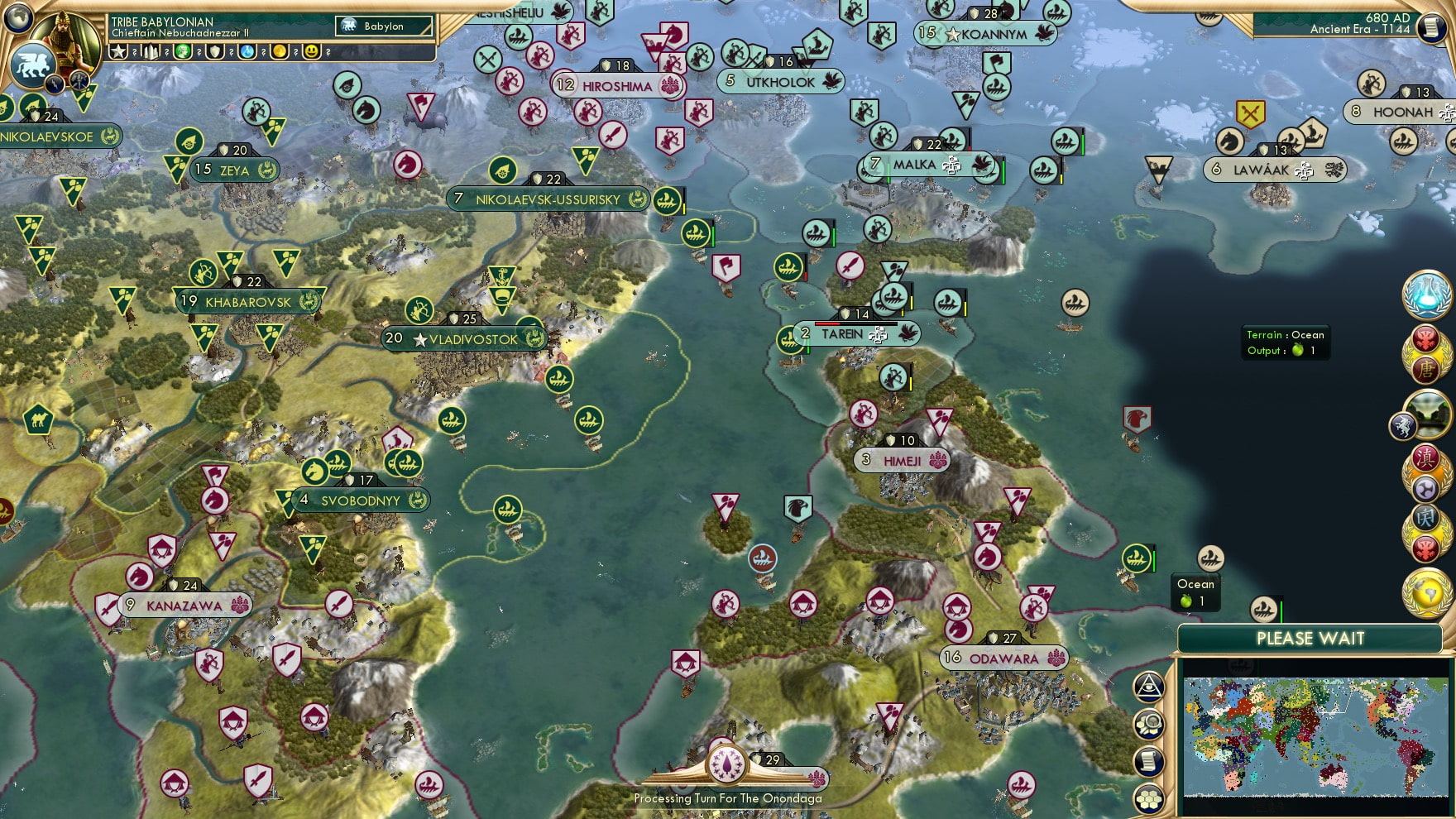The height and width of the screenshot is (819, 1456).
Task: Open the landscape painting notification
Action: (1427, 414)
